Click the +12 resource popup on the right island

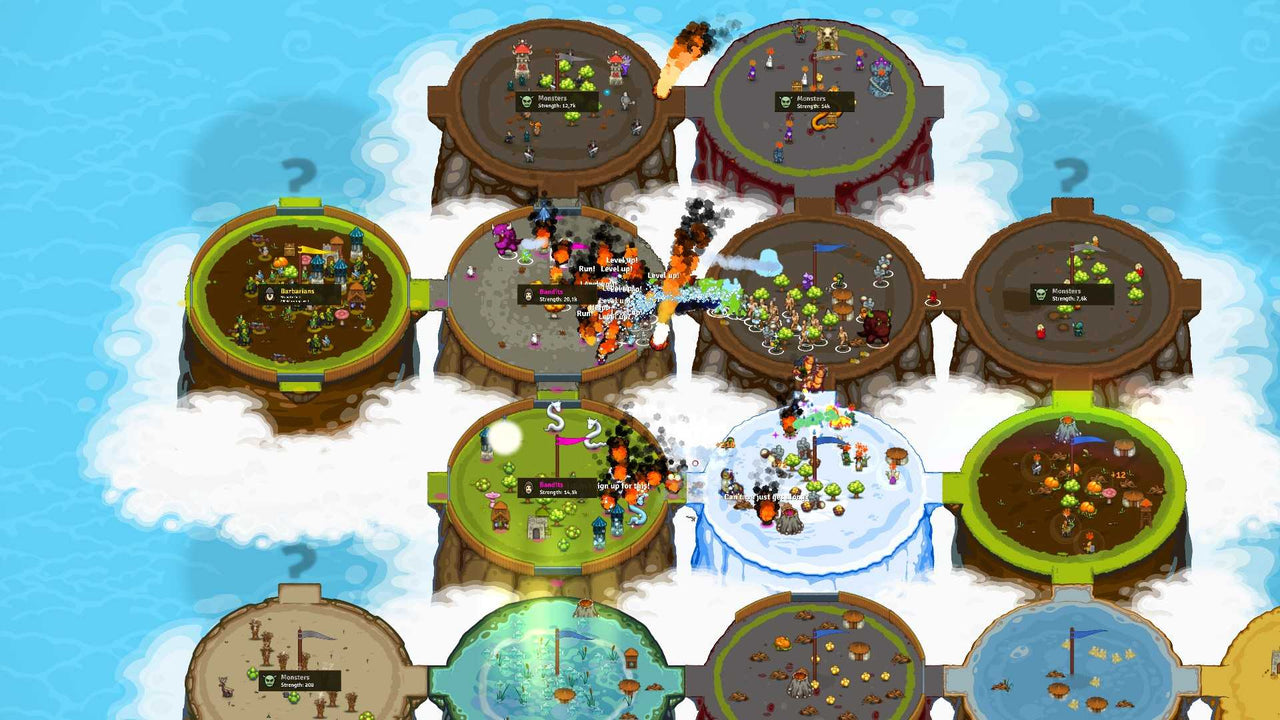1119,474
